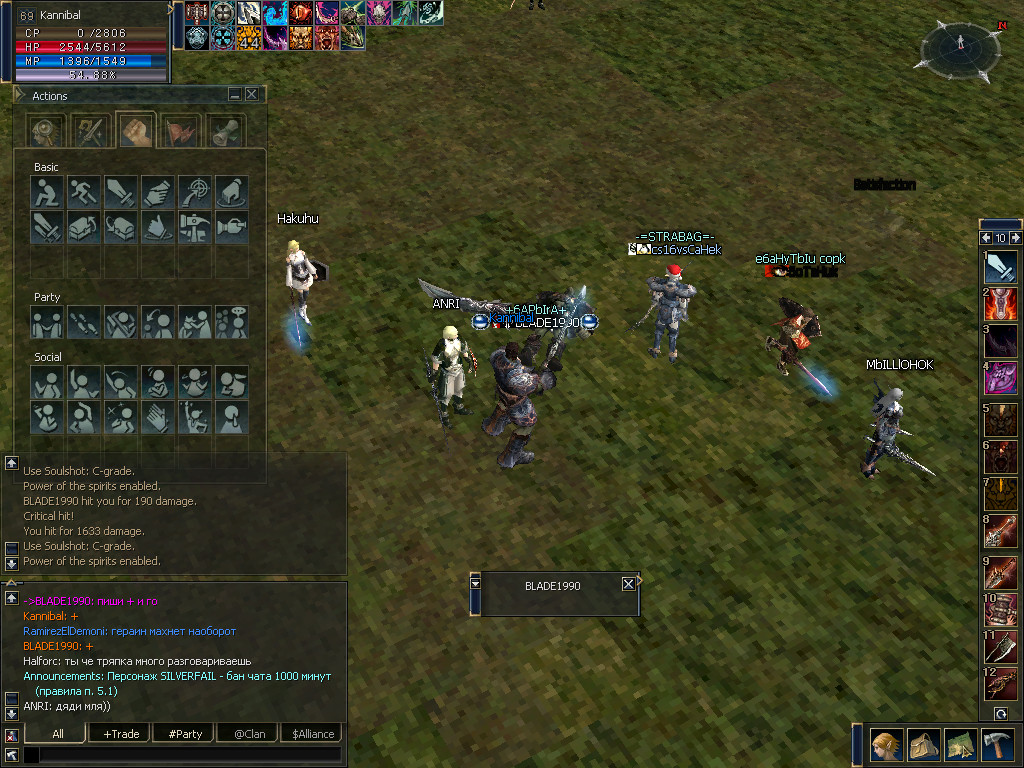Use the sword Attack action icon
The image size is (1024, 768).
tap(121, 191)
